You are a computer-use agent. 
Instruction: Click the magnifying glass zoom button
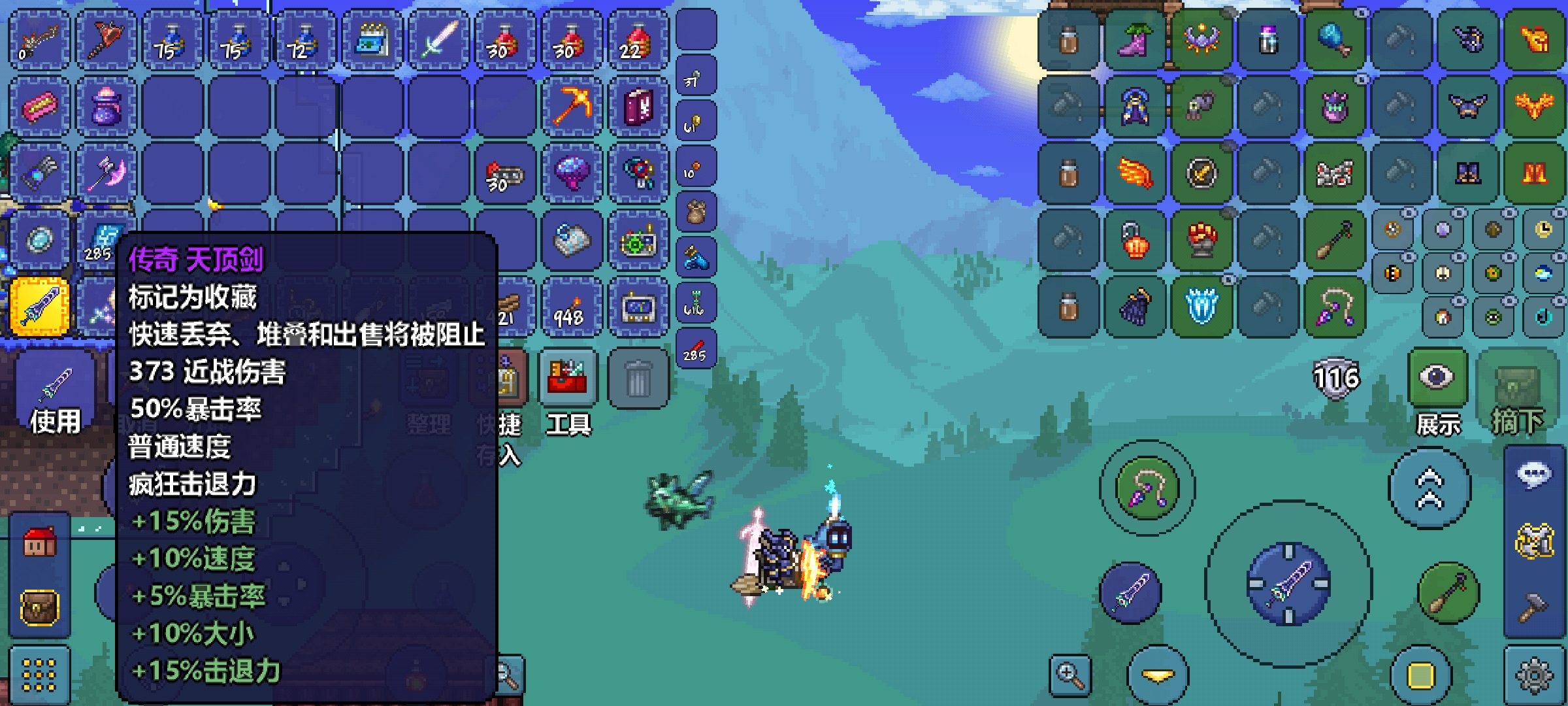[x=1070, y=675]
